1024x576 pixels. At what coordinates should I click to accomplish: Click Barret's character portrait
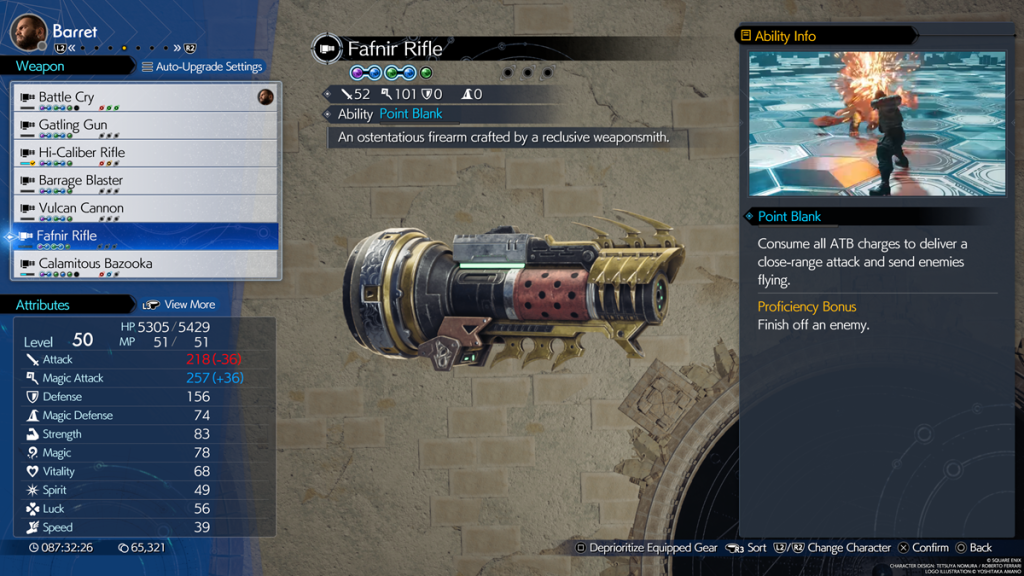29,32
